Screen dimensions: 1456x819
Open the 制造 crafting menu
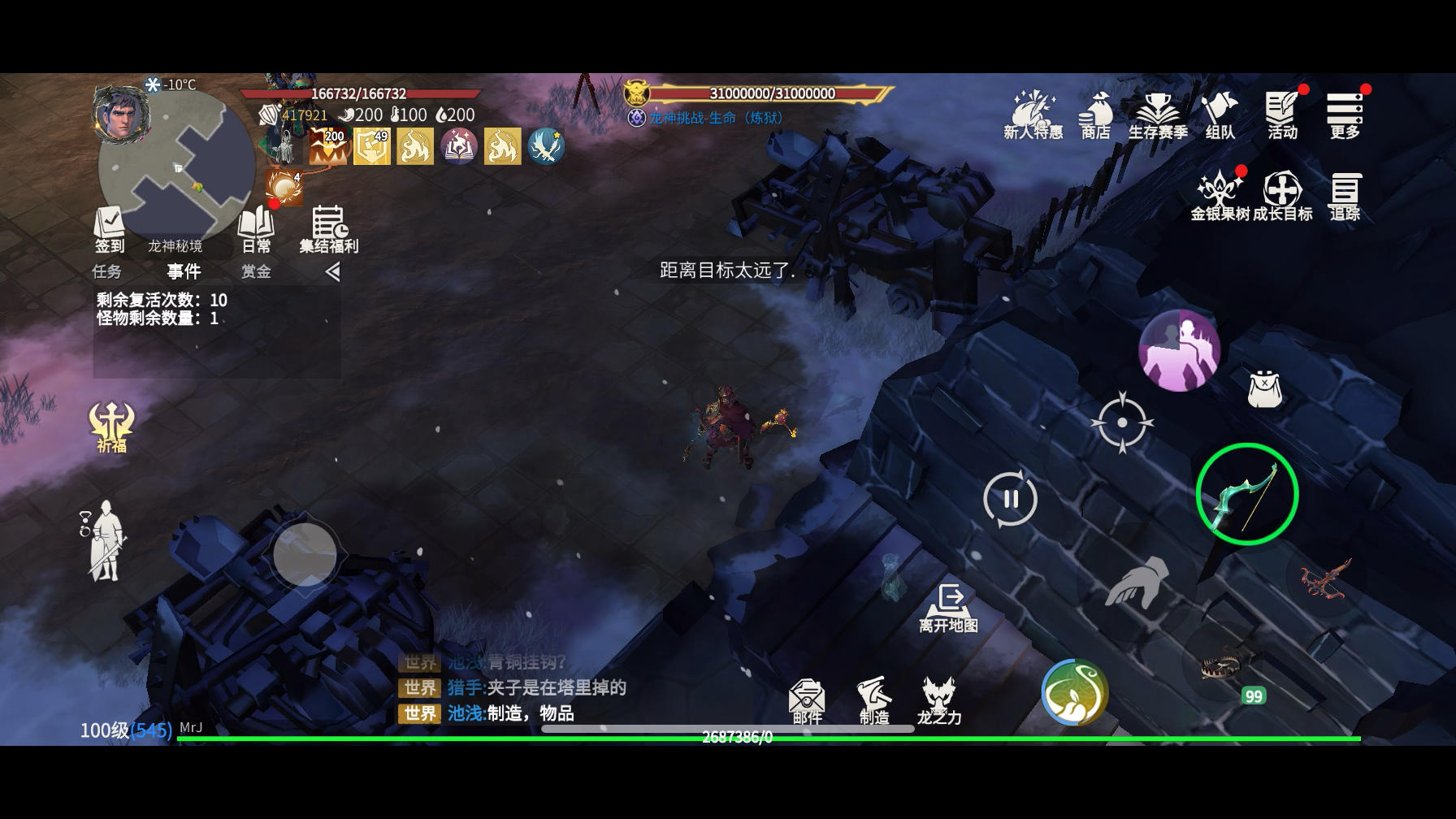coord(874,700)
